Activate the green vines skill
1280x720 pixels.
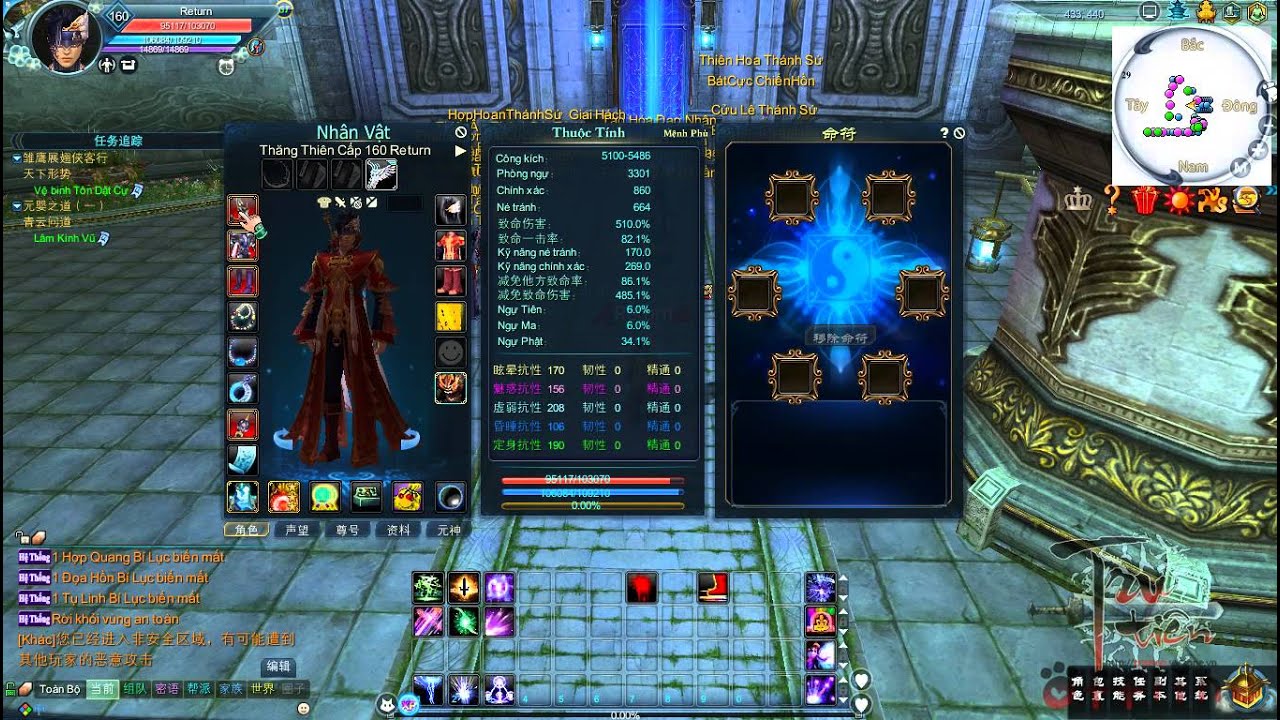click(428, 587)
